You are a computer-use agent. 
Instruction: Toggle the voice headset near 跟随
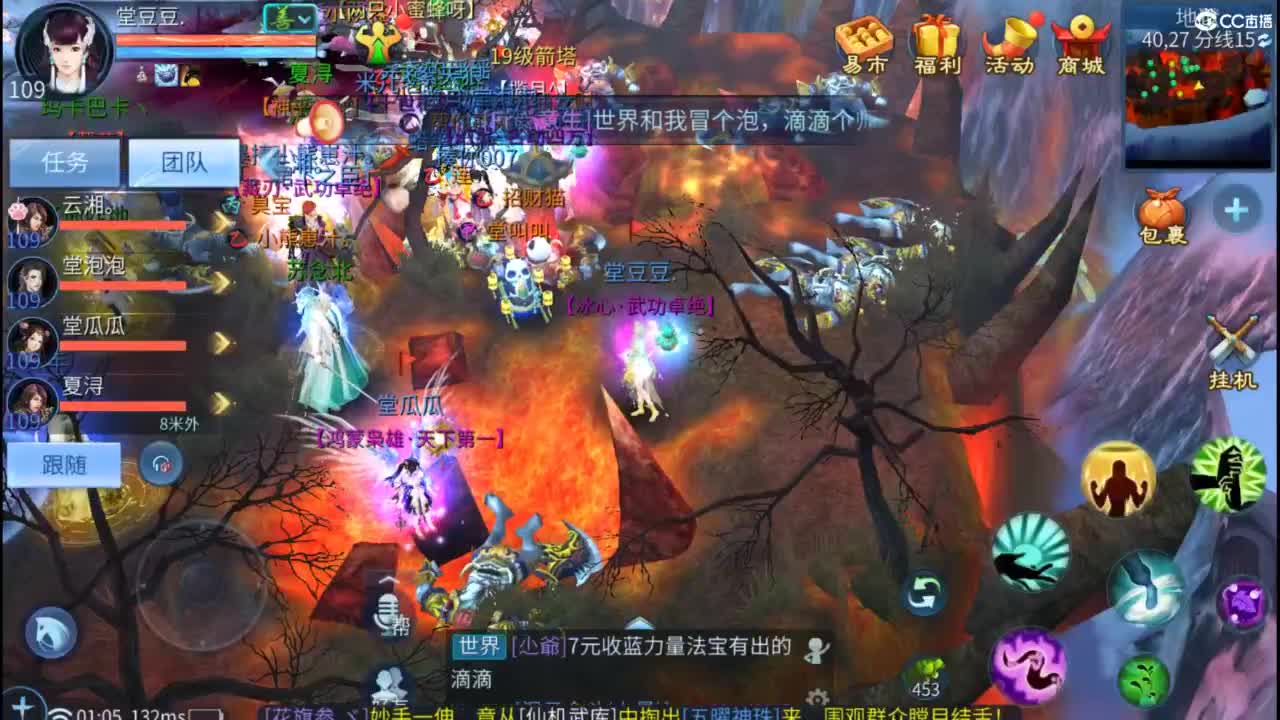pos(160,464)
